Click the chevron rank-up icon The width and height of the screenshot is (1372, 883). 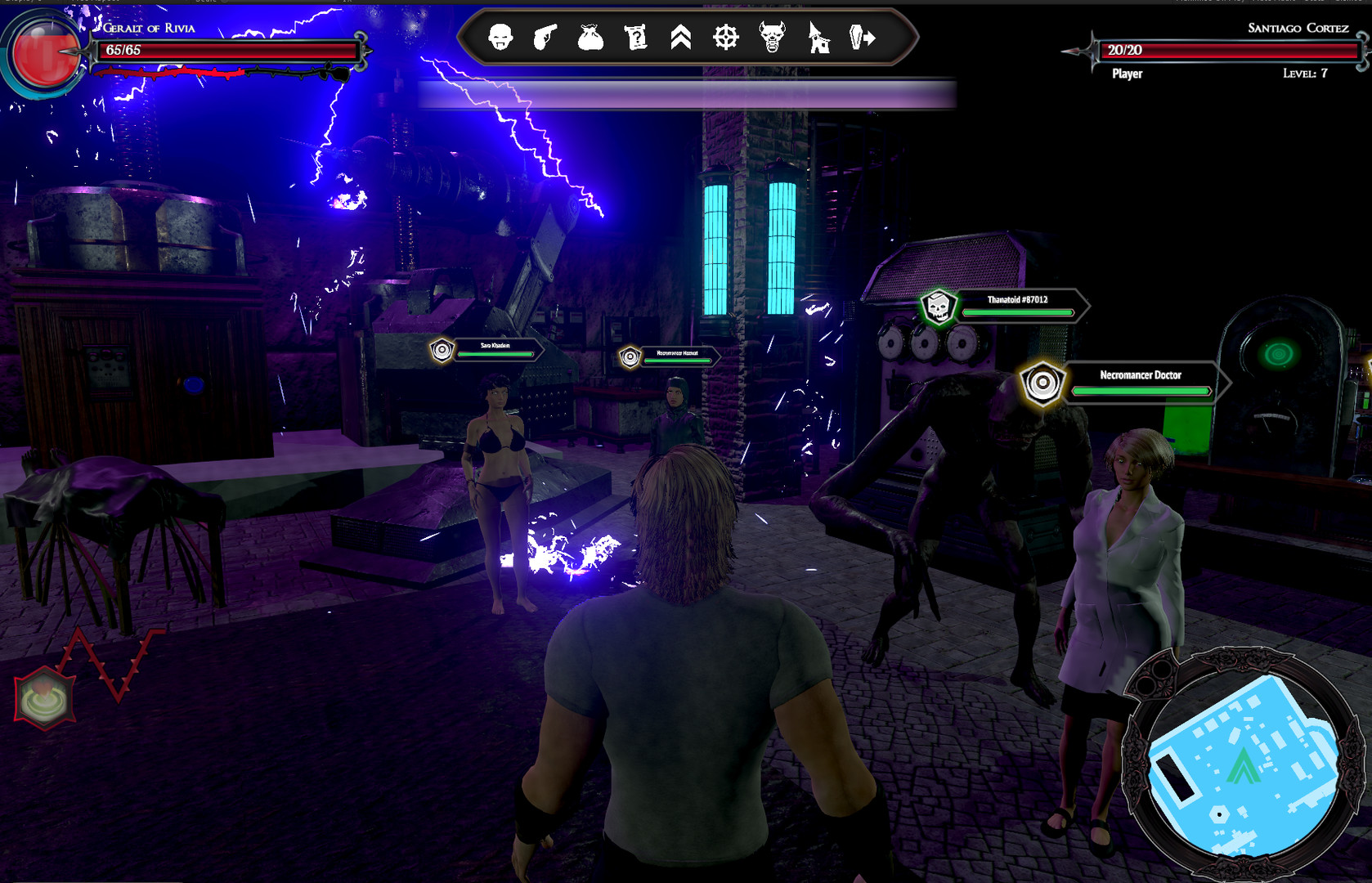[681, 38]
